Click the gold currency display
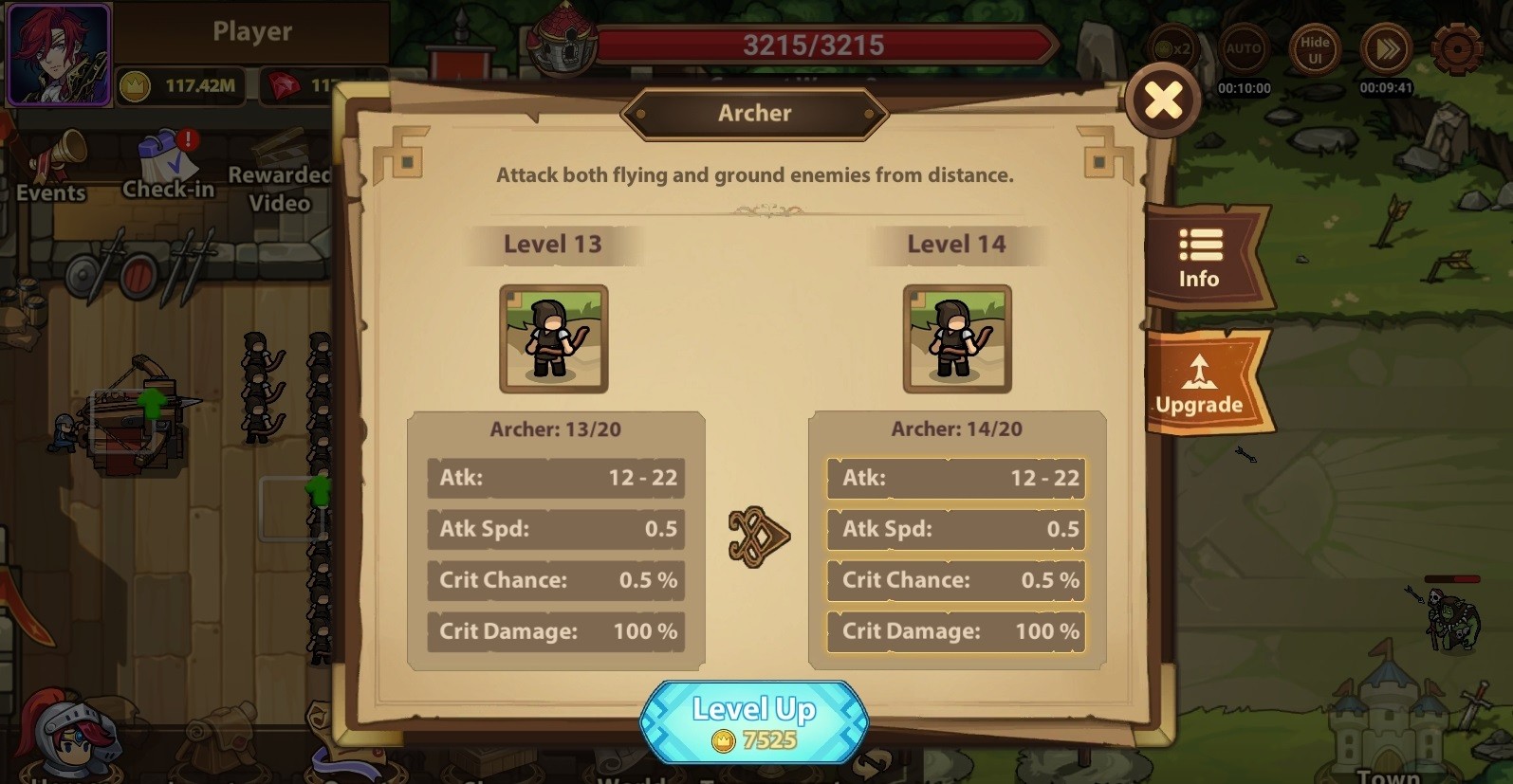The image size is (1513, 784). (180, 85)
